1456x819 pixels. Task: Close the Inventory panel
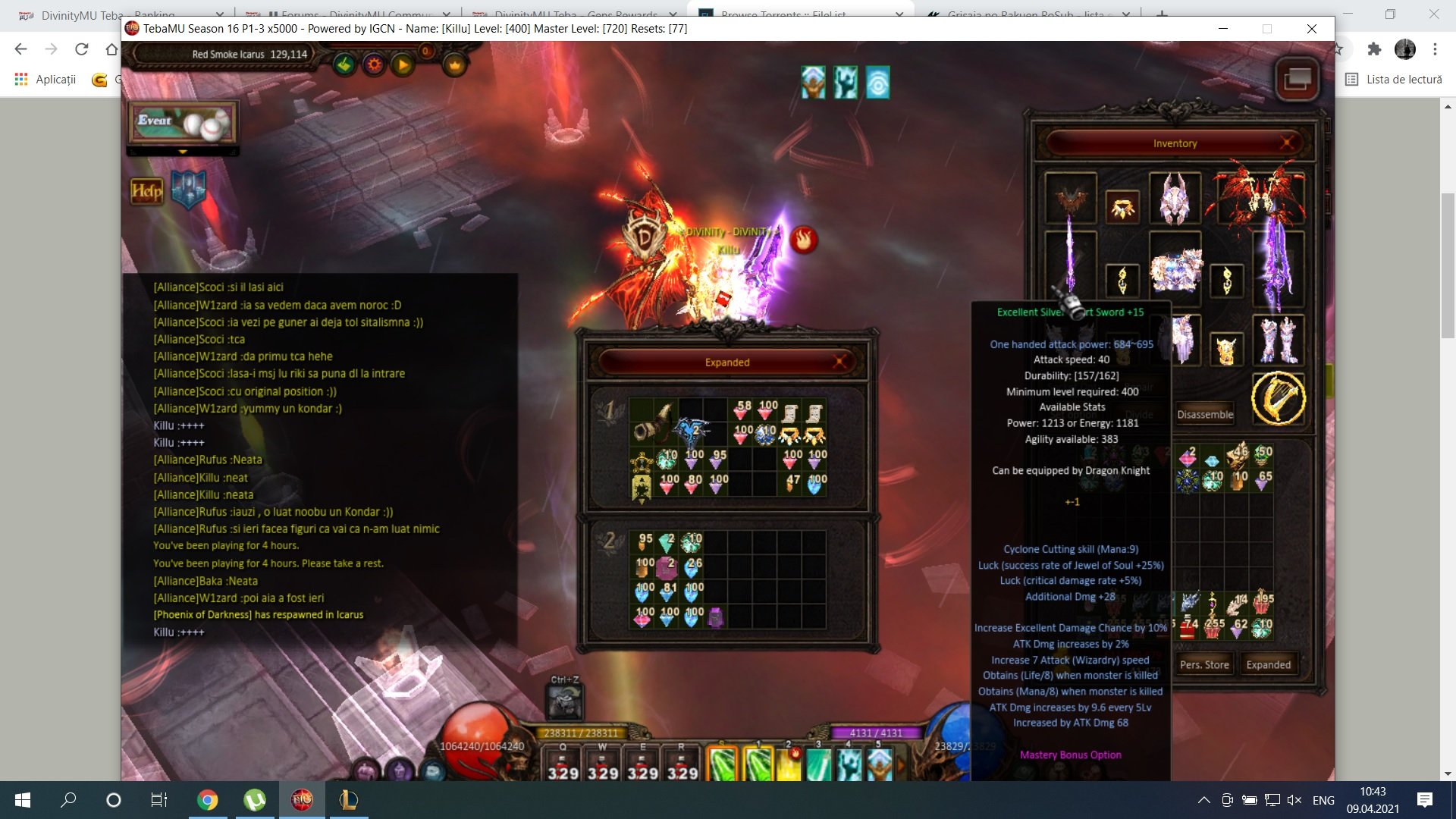[1287, 143]
